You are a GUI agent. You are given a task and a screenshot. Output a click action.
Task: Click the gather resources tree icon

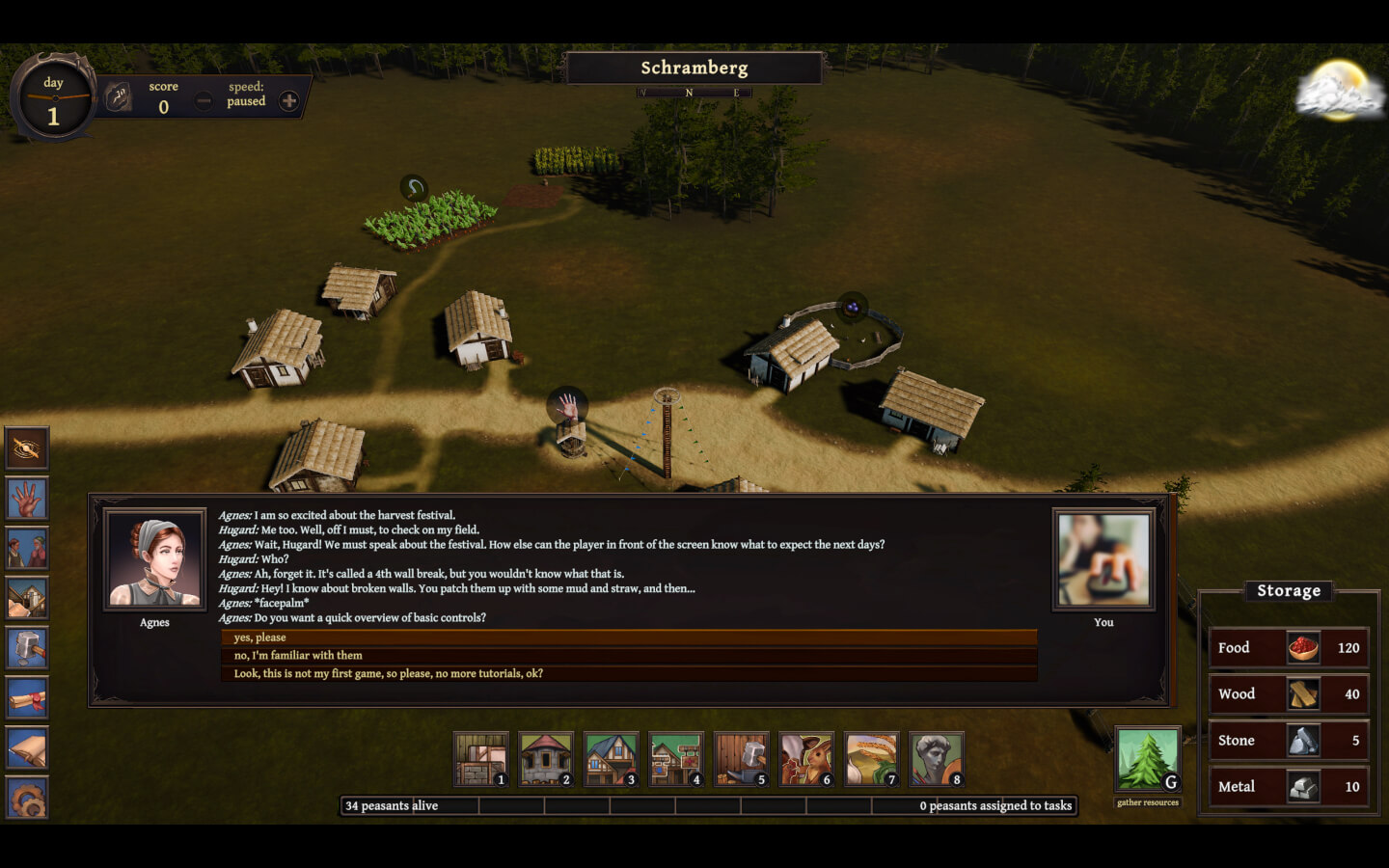pos(1147,761)
